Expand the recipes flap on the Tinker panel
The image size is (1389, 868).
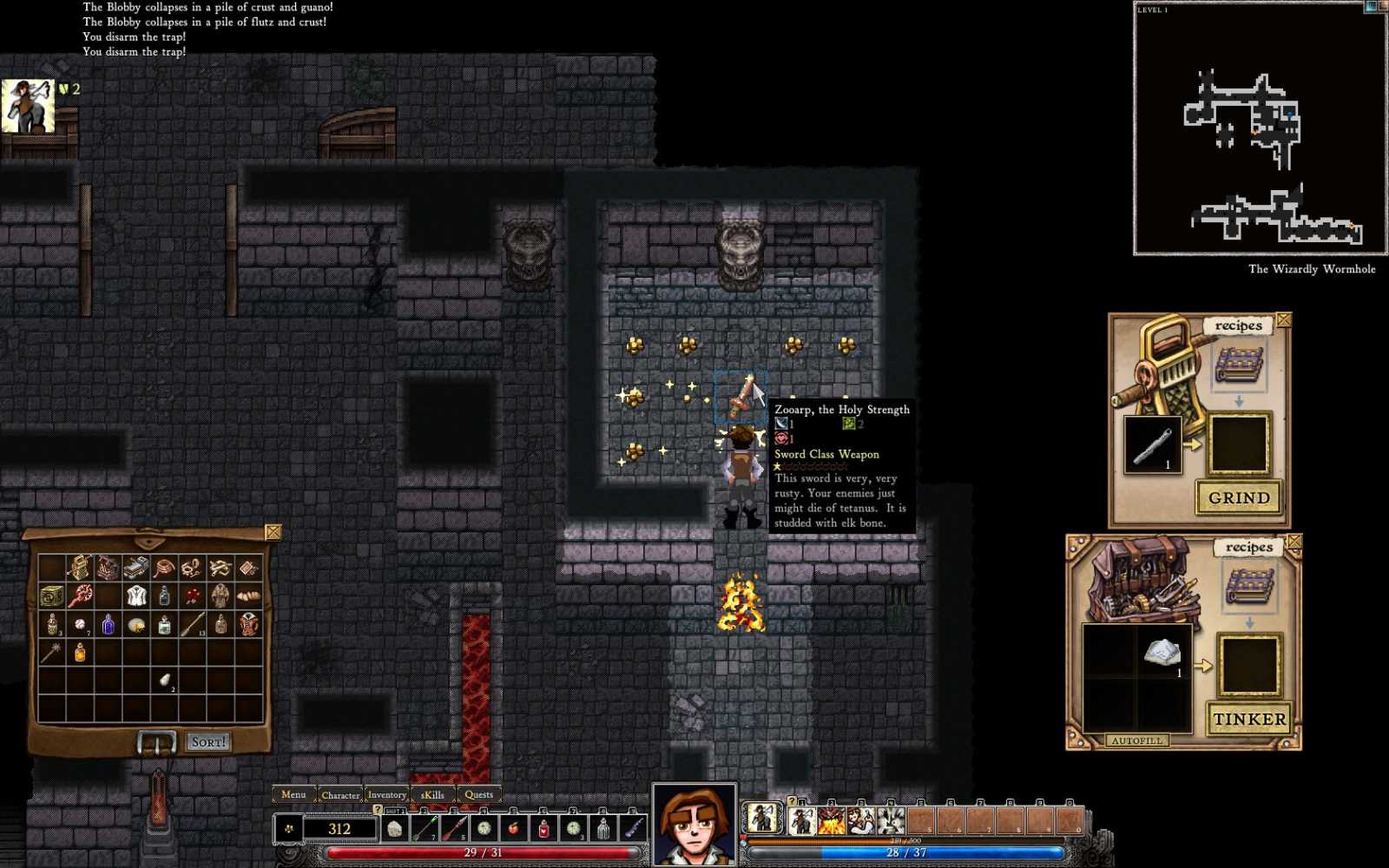[x=1248, y=547]
